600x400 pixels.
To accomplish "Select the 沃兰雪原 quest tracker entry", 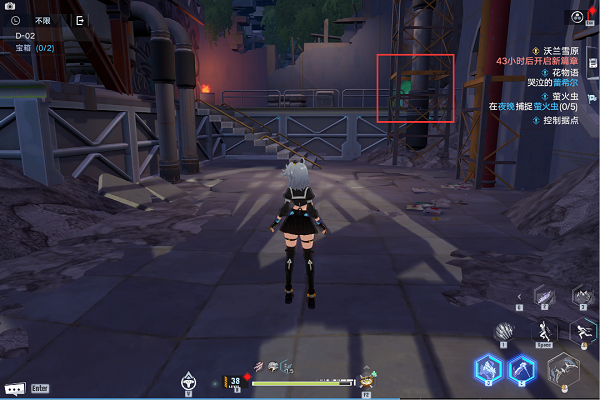I will tap(552, 48).
